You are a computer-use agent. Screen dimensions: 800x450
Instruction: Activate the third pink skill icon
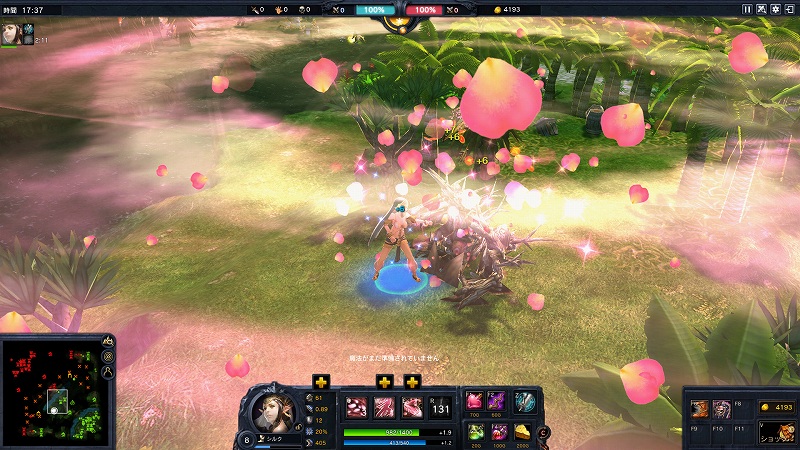tap(412, 406)
